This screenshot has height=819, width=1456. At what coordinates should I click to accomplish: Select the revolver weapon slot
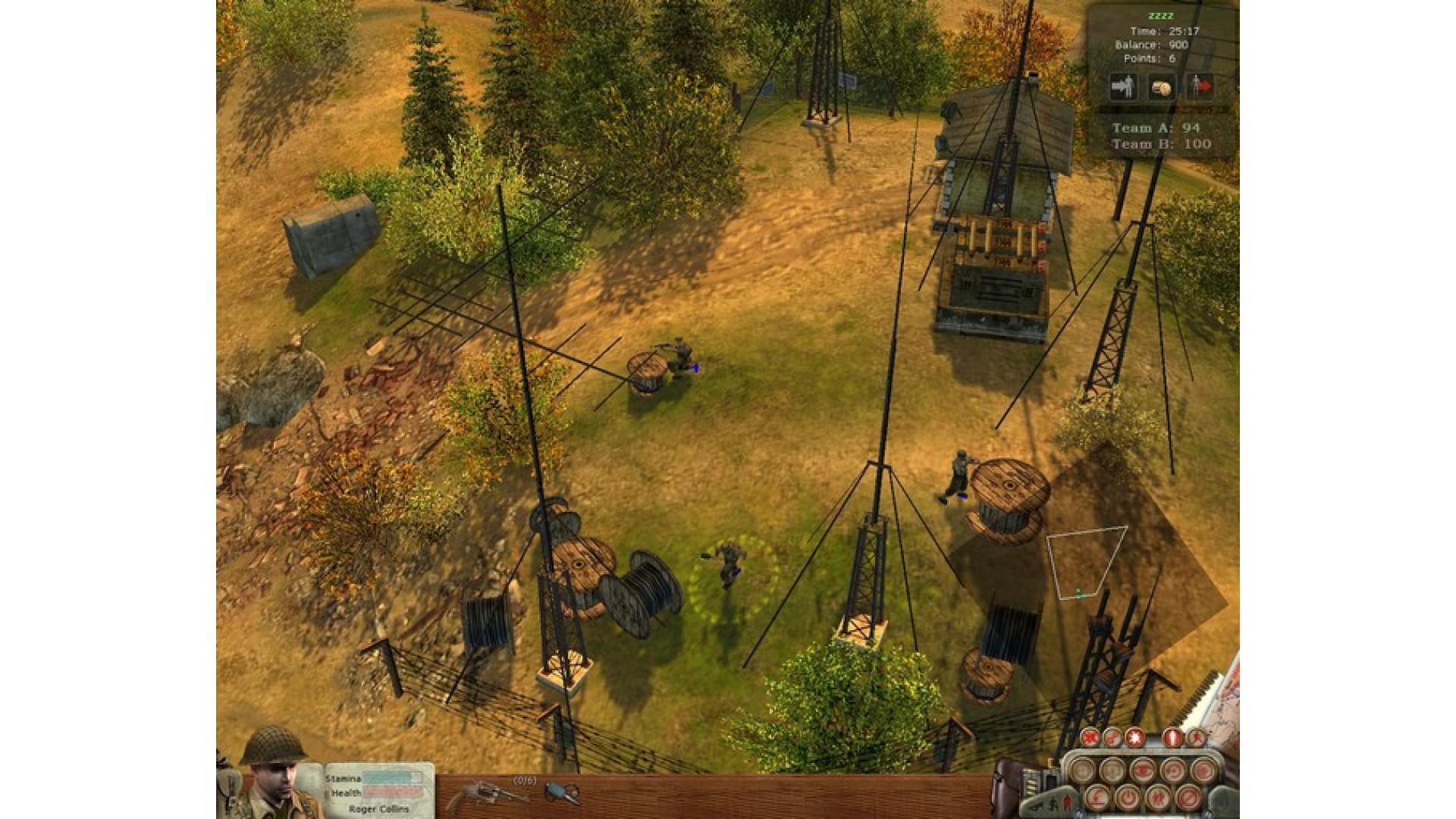click(487, 795)
